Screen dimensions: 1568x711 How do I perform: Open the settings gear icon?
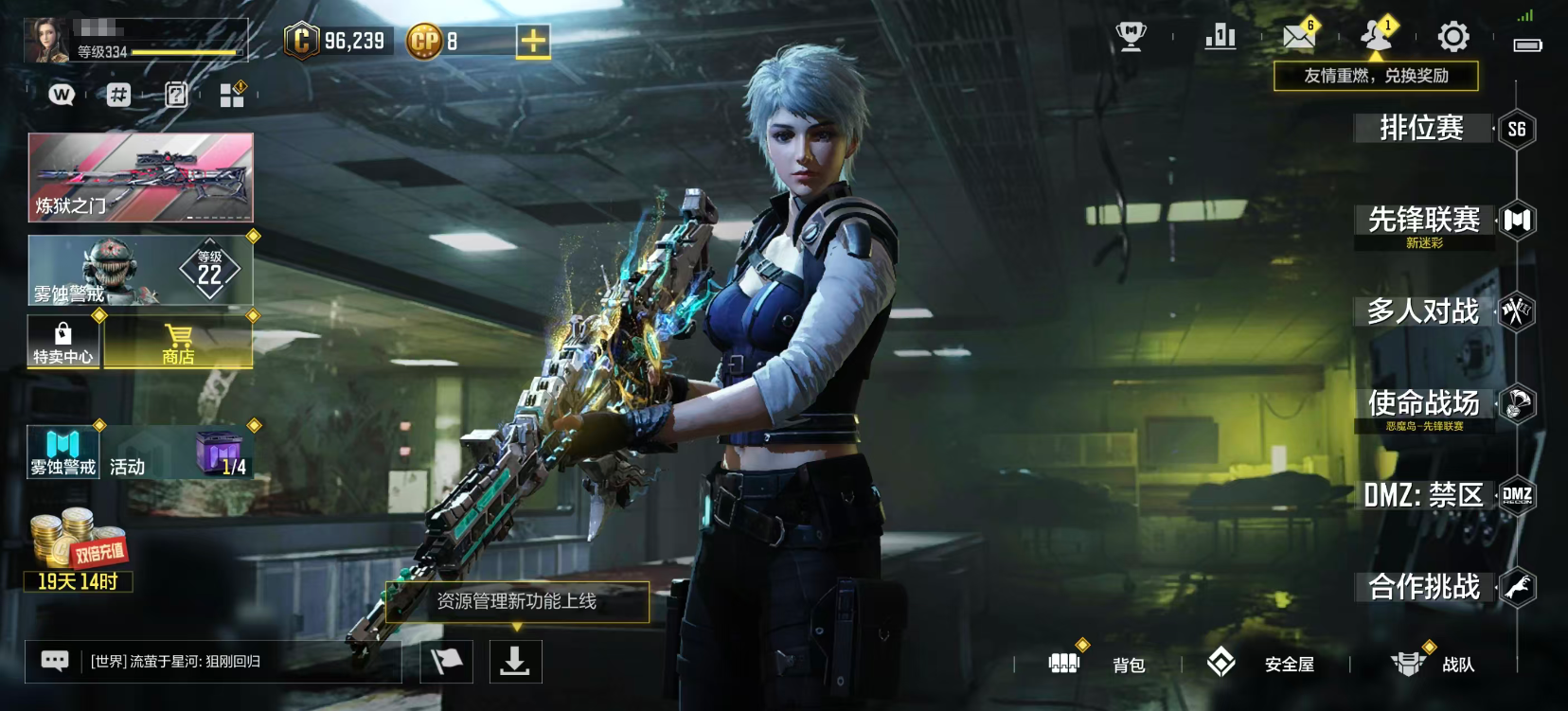click(x=1453, y=38)
